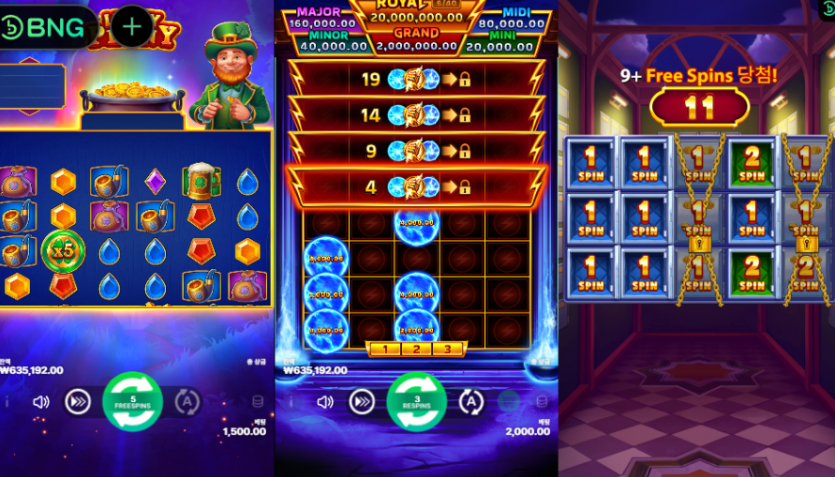Click the BNG logo badge
This screenshot has width=835, height=477.
click(47, 27)
